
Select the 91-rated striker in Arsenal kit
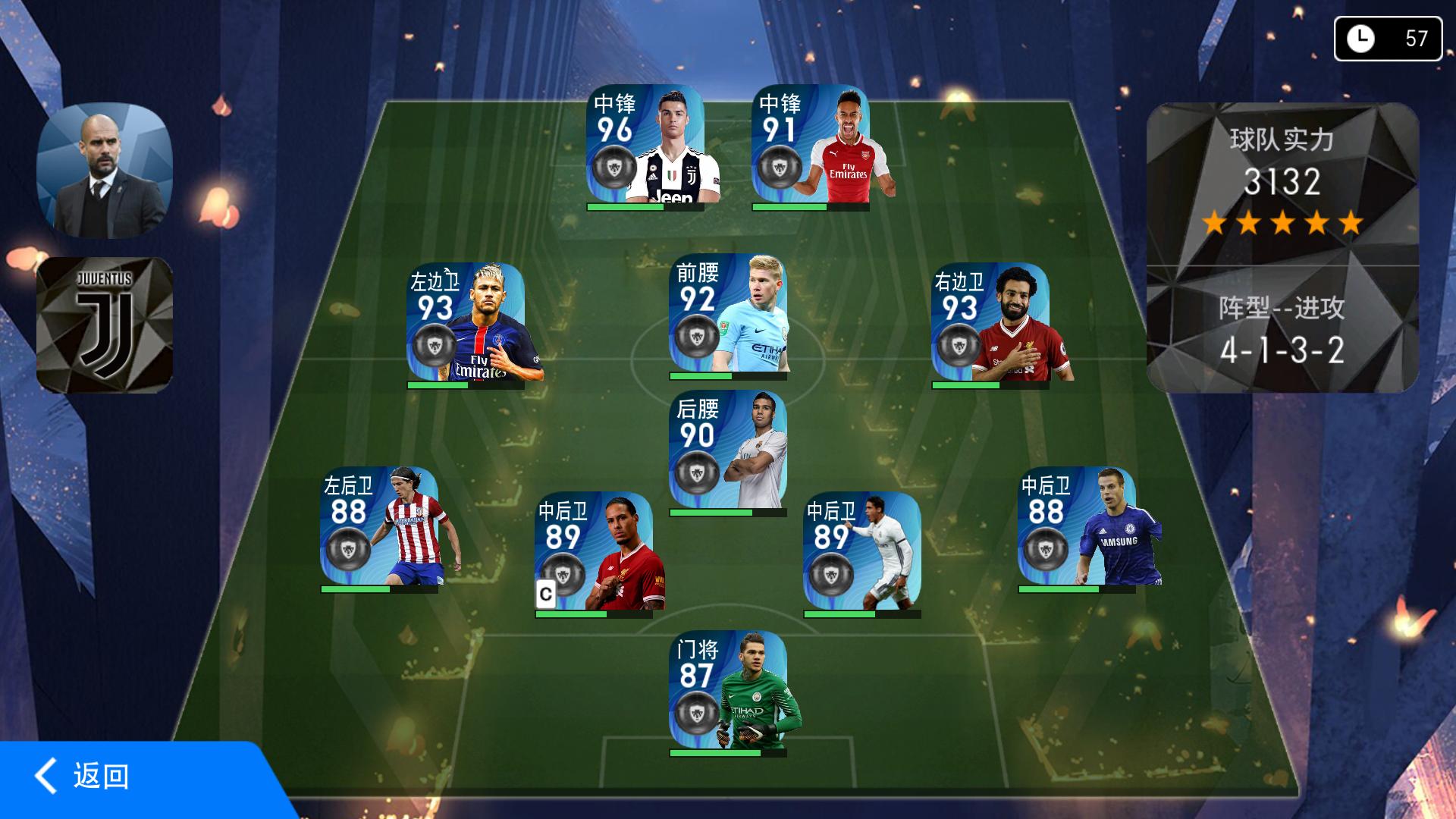tap(811, 144)
